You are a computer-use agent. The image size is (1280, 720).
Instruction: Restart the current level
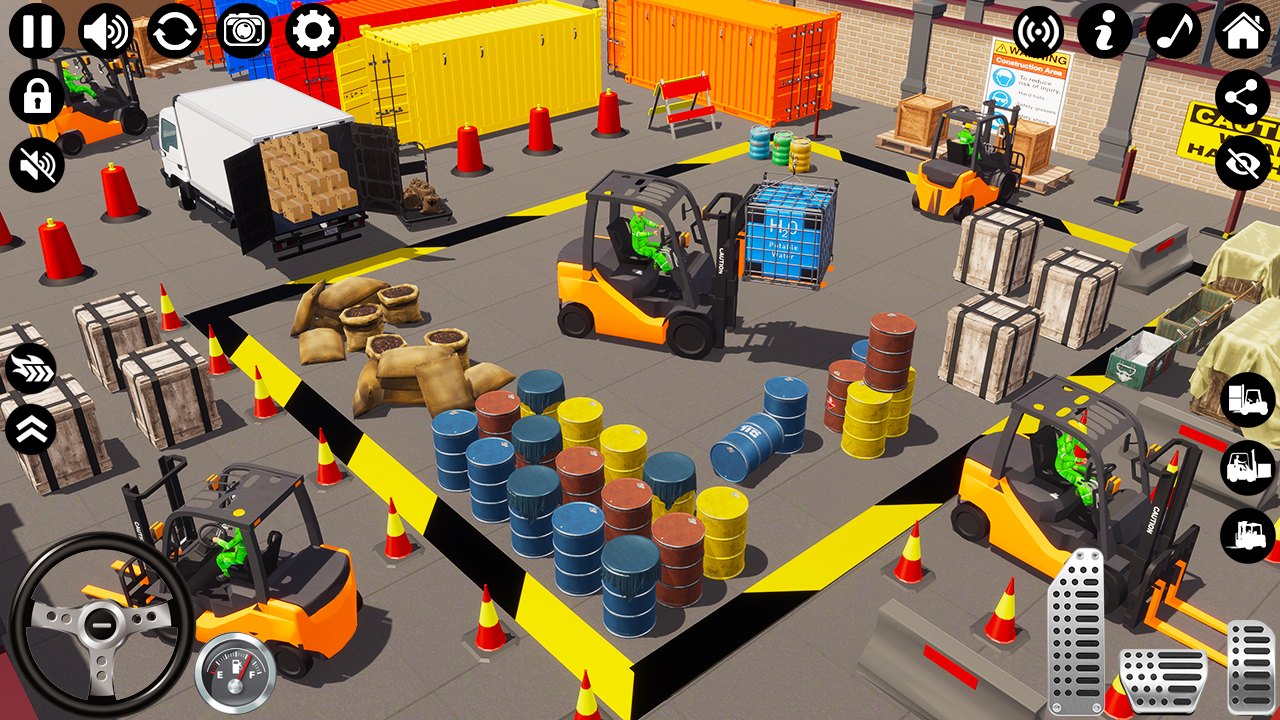(174, 30)
